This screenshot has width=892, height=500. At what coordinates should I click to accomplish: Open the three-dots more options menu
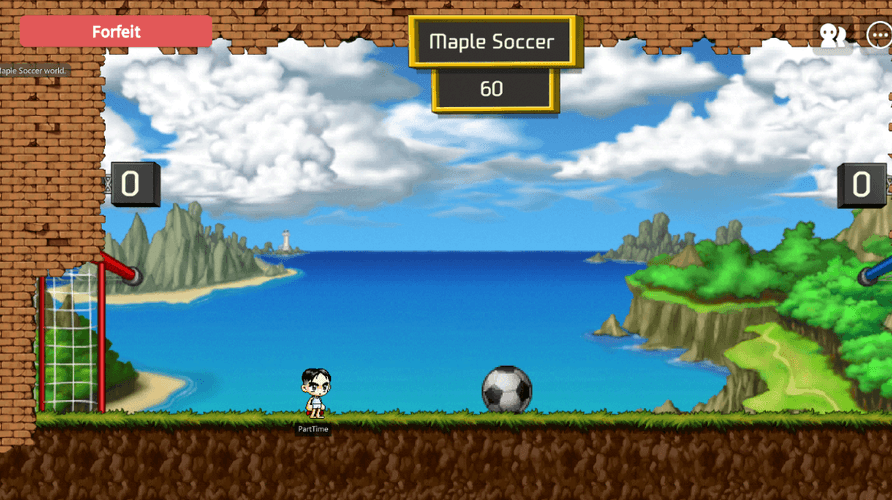tap(878, 34)
